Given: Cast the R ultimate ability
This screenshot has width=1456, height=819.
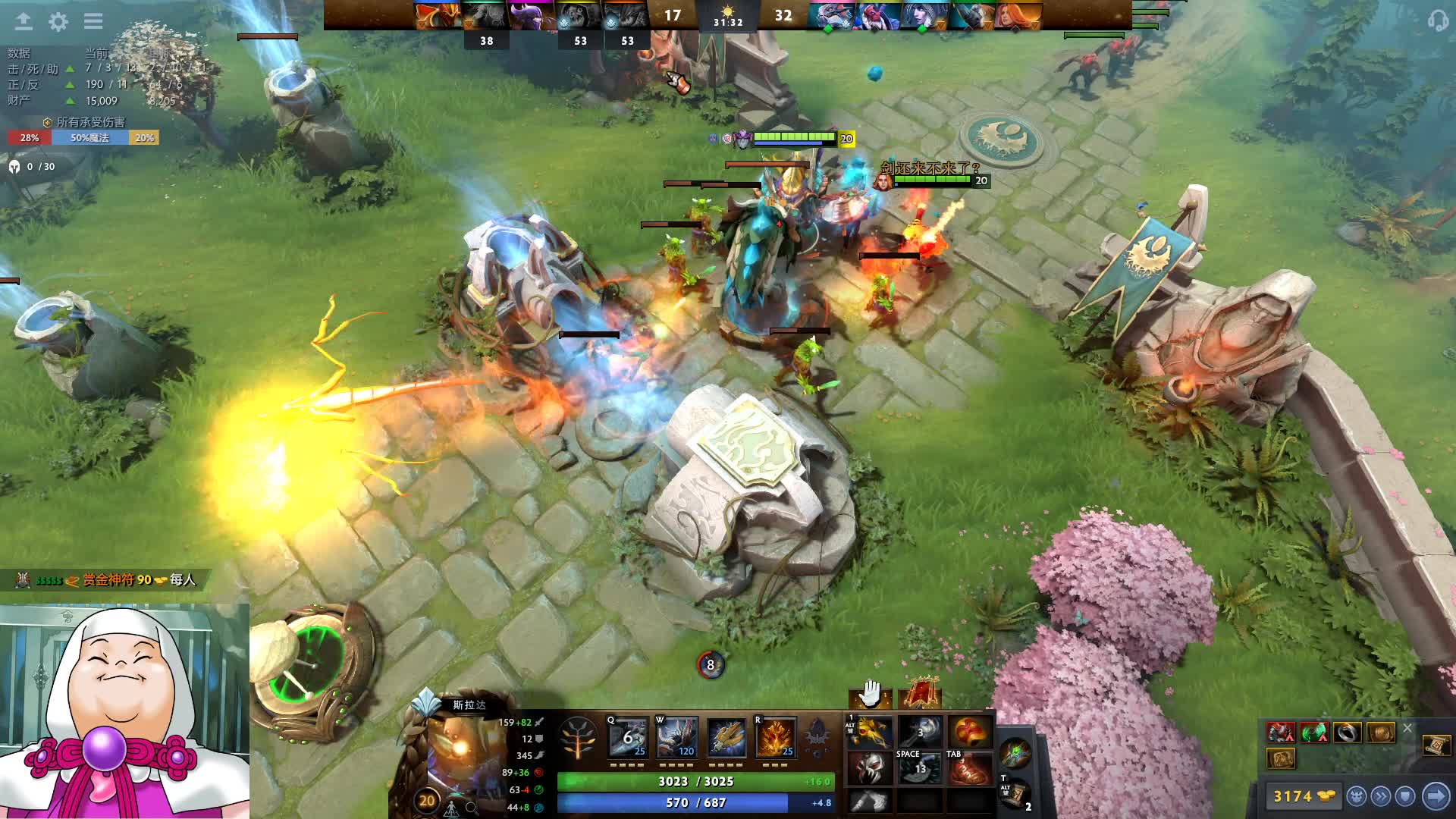Looking at the screenshot, I should pos(775,737).
